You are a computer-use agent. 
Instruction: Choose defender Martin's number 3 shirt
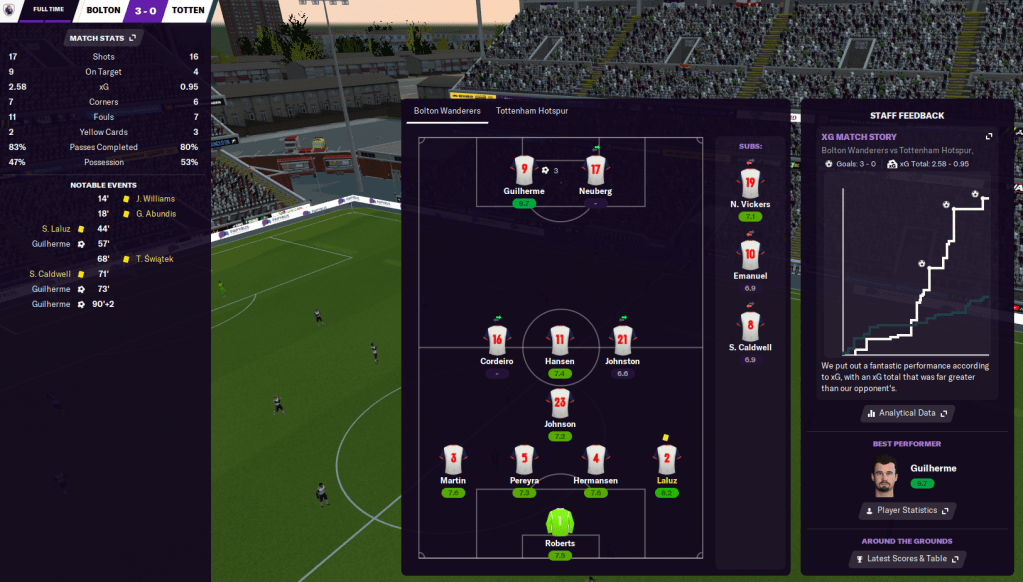coord(453,460)
